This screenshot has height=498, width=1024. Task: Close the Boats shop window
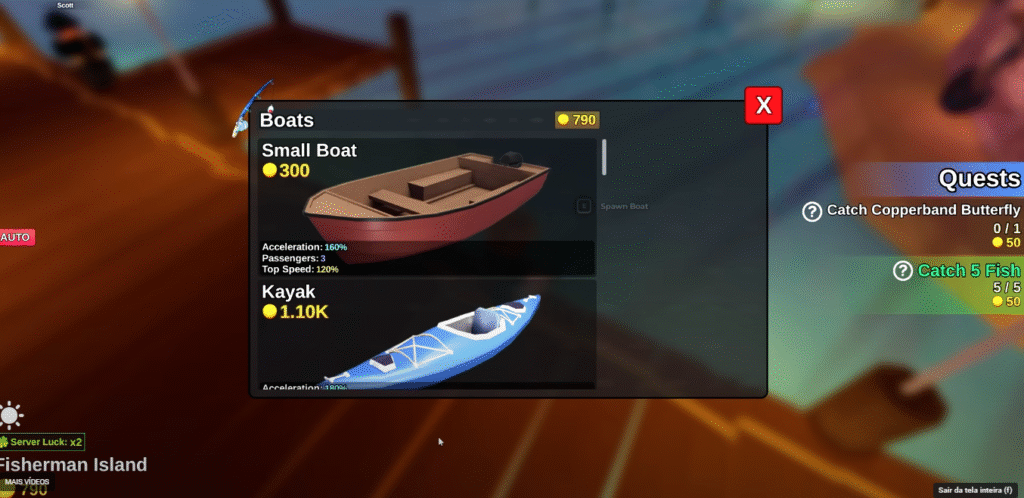point(763,105)
